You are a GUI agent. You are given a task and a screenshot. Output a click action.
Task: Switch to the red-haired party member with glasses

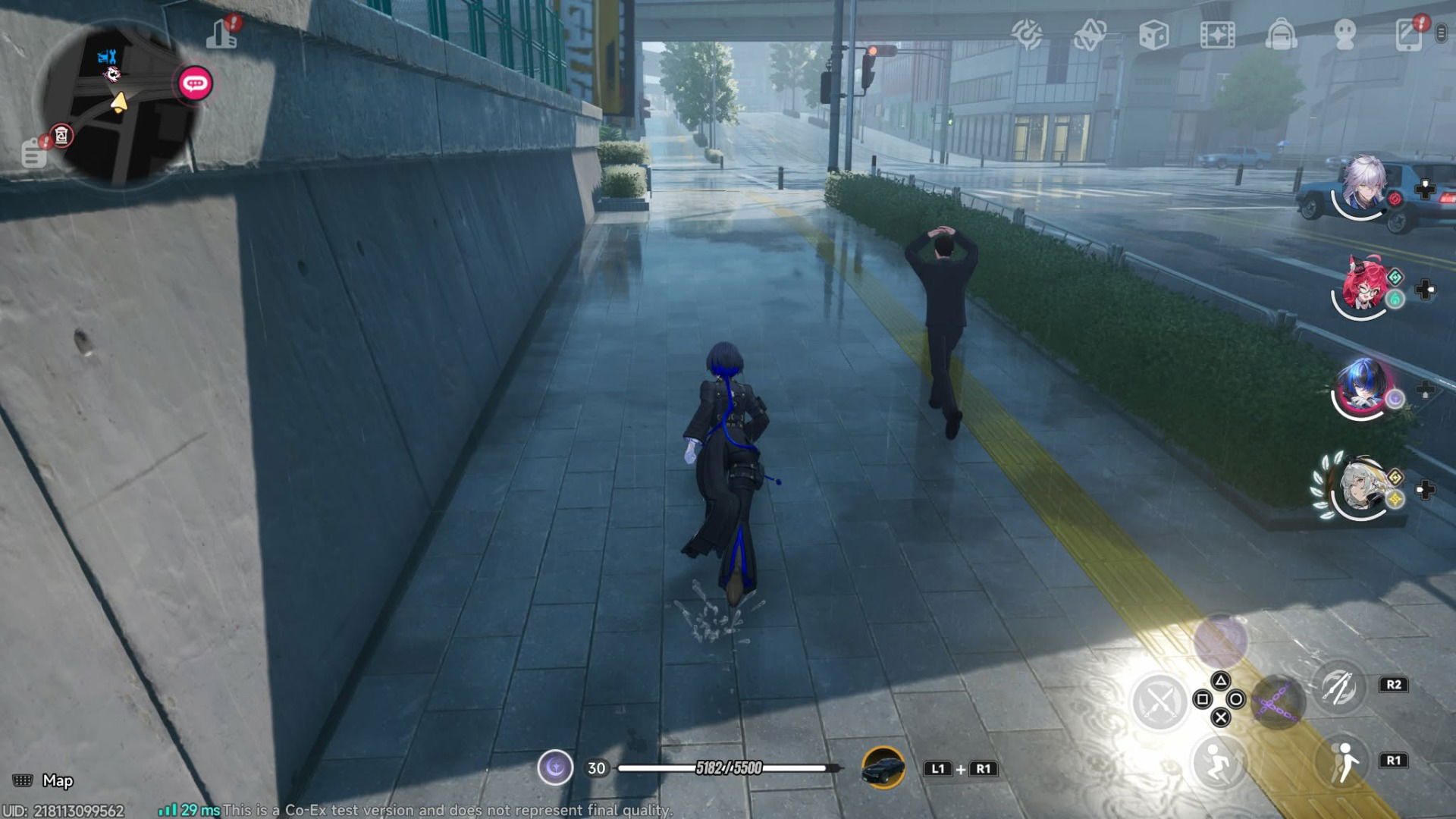point(1362,287)
